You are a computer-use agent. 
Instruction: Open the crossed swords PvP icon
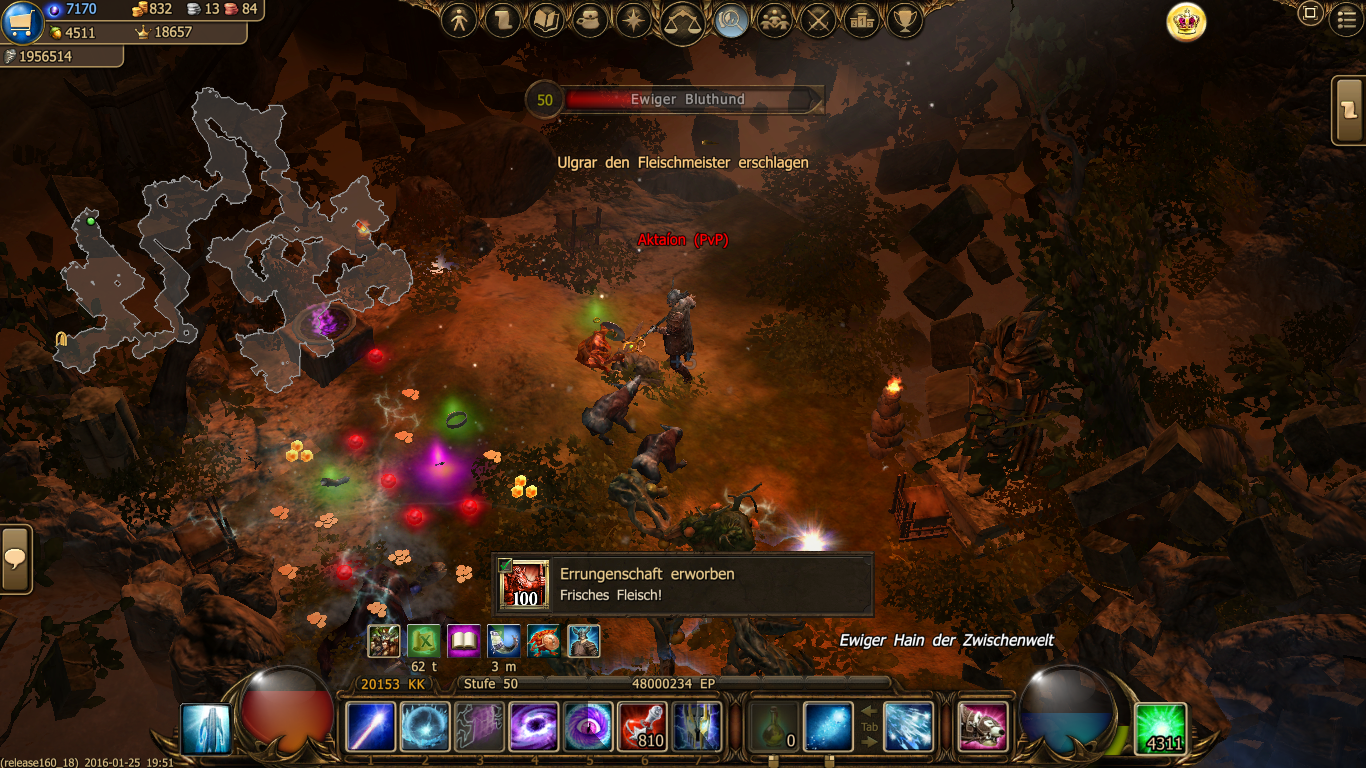point(819,20)
